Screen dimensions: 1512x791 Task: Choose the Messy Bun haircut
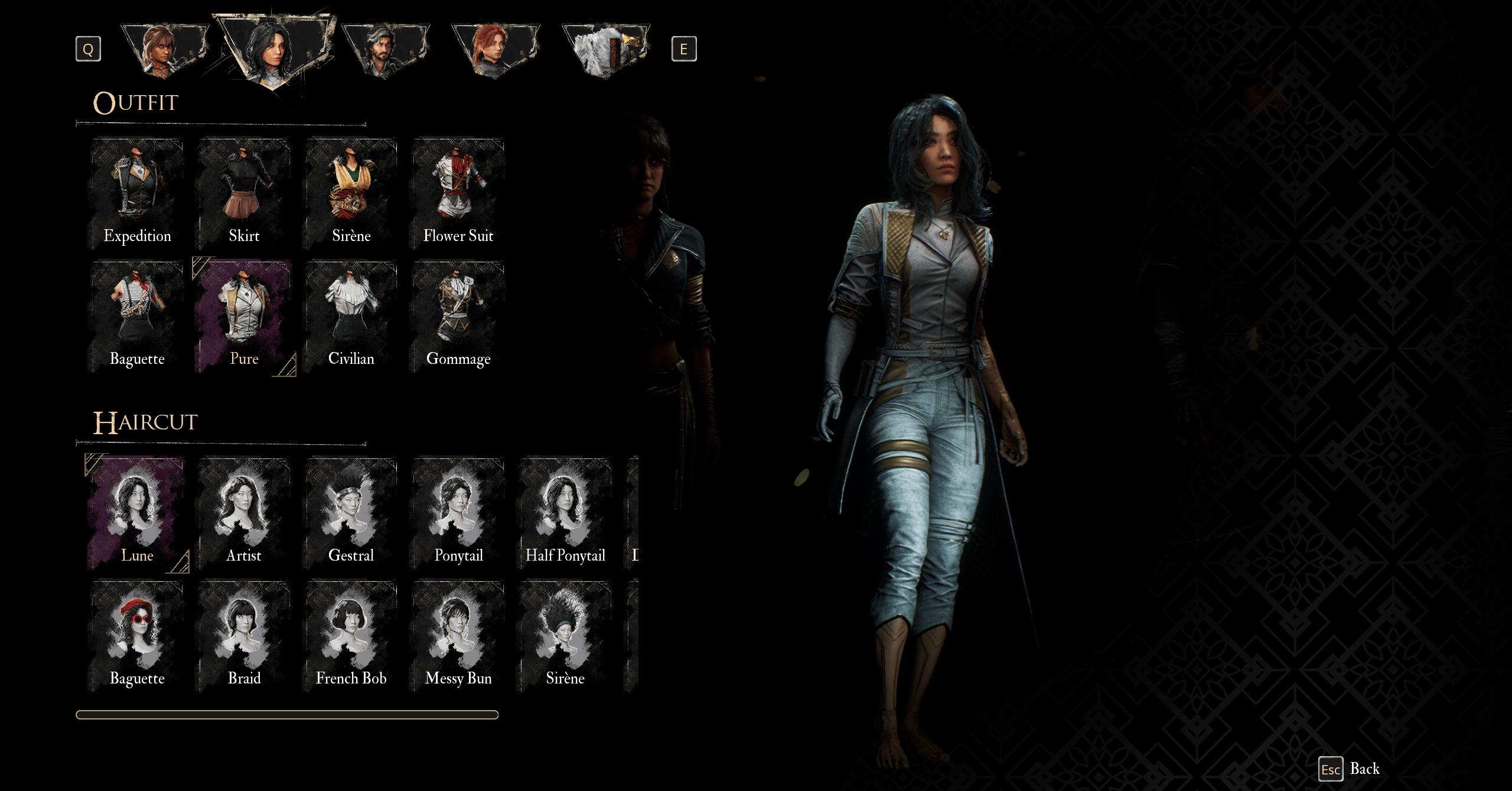458,636
